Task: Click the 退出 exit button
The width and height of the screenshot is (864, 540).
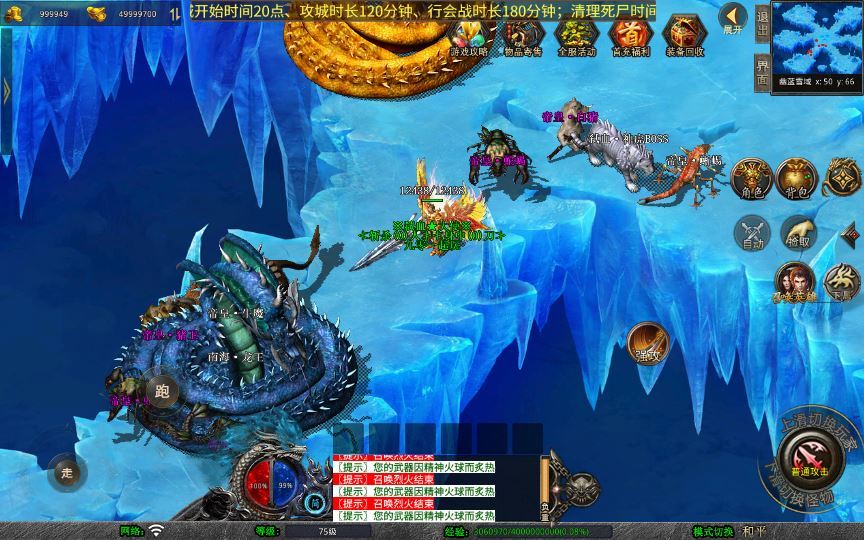Action: 763,22
